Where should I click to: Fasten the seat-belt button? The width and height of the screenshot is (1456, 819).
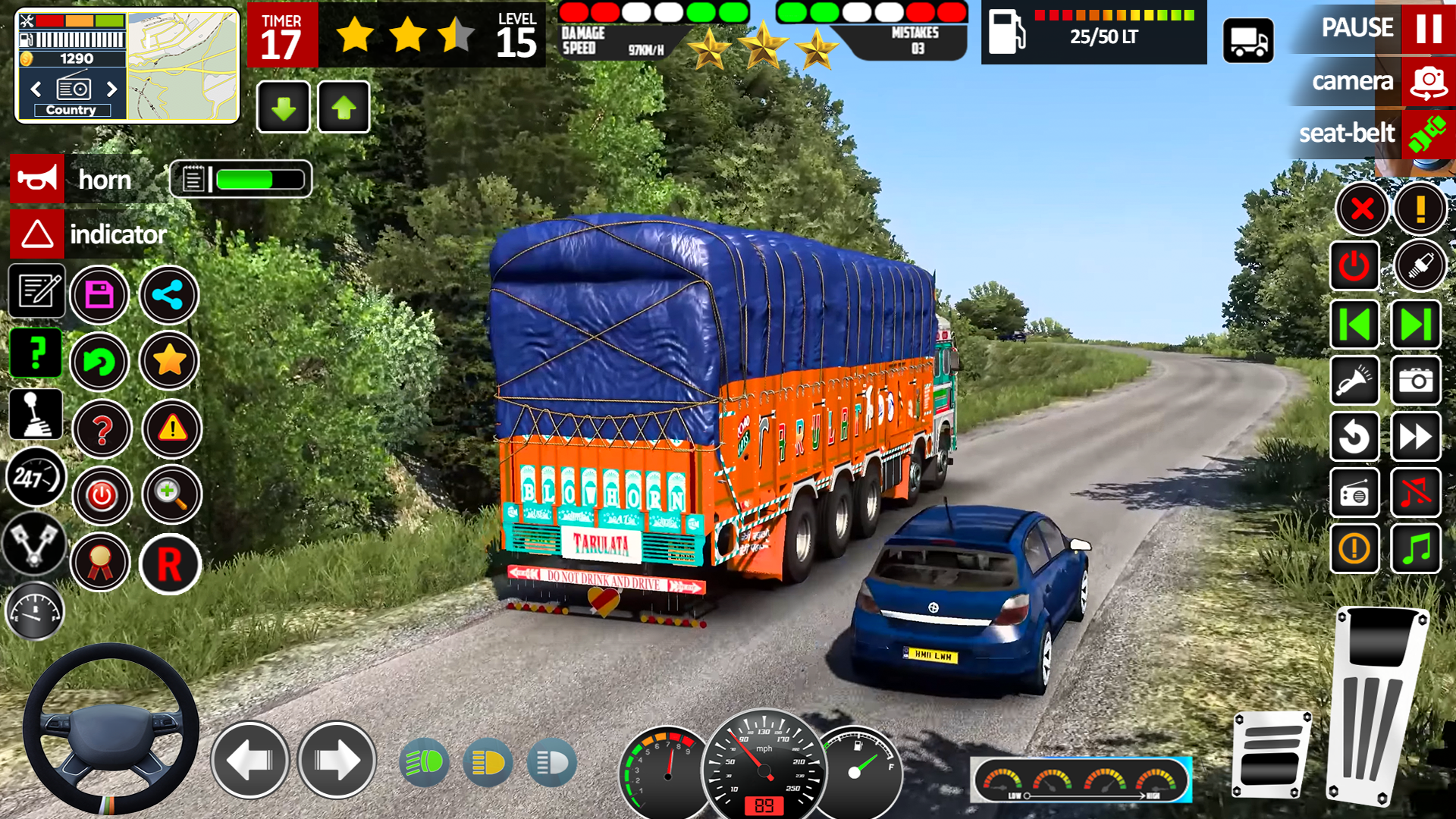1426,134
